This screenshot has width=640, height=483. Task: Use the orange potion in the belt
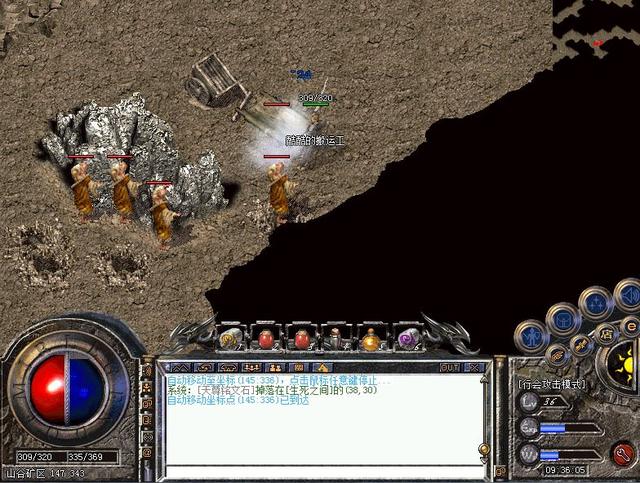(x=371, y=339)
